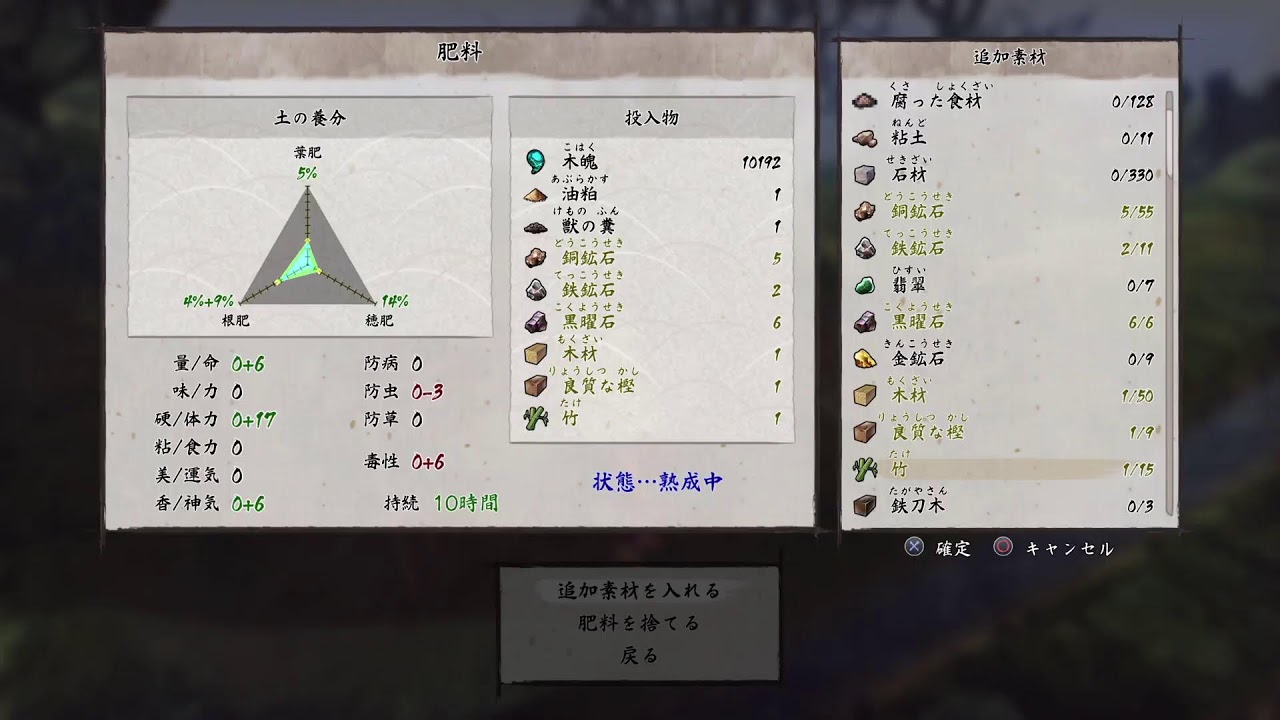Select 獣の糞 in the 投入物 list
Viewport: 1280px width, 720px height.
pos(652,227)
